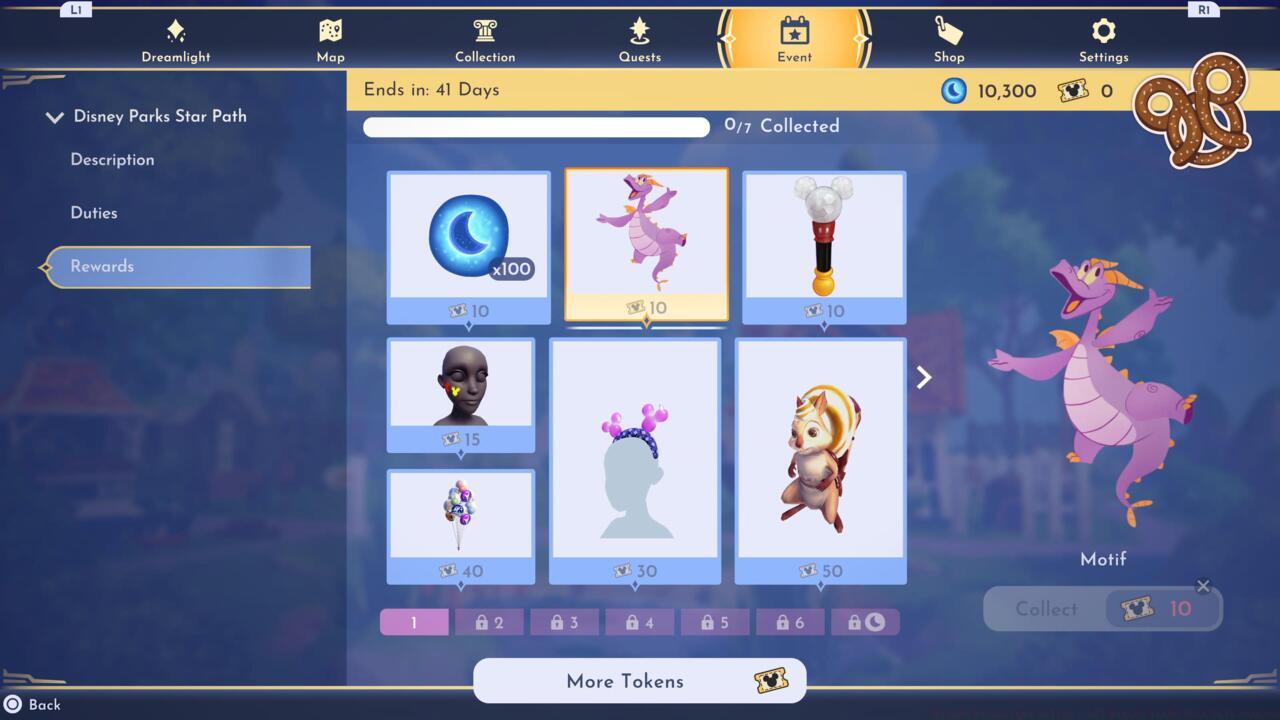Open the Dreamlight menu
1280x720 pixels.
coord(176,38)
